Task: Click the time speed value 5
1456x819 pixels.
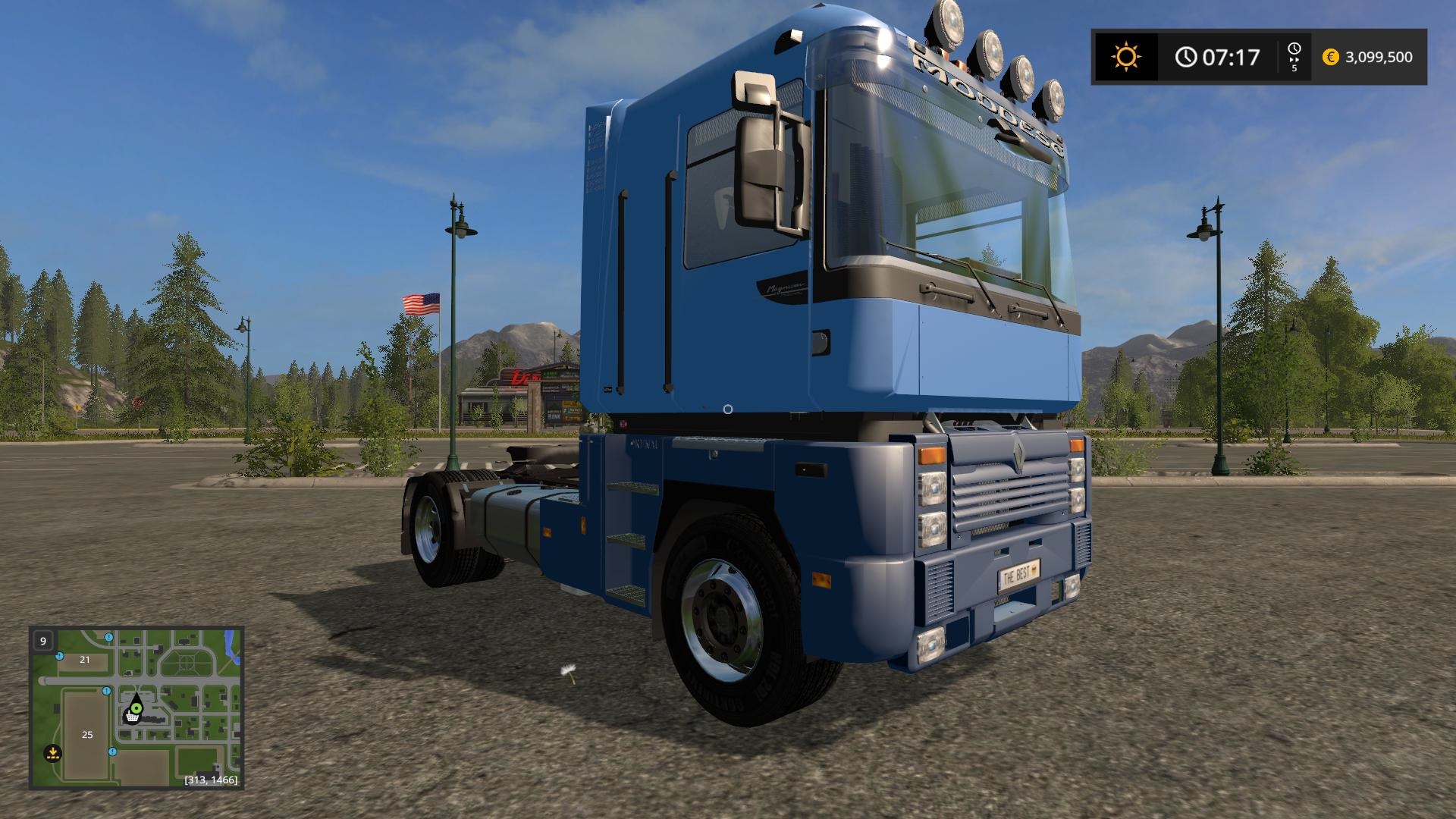Action: (1294, 68)
